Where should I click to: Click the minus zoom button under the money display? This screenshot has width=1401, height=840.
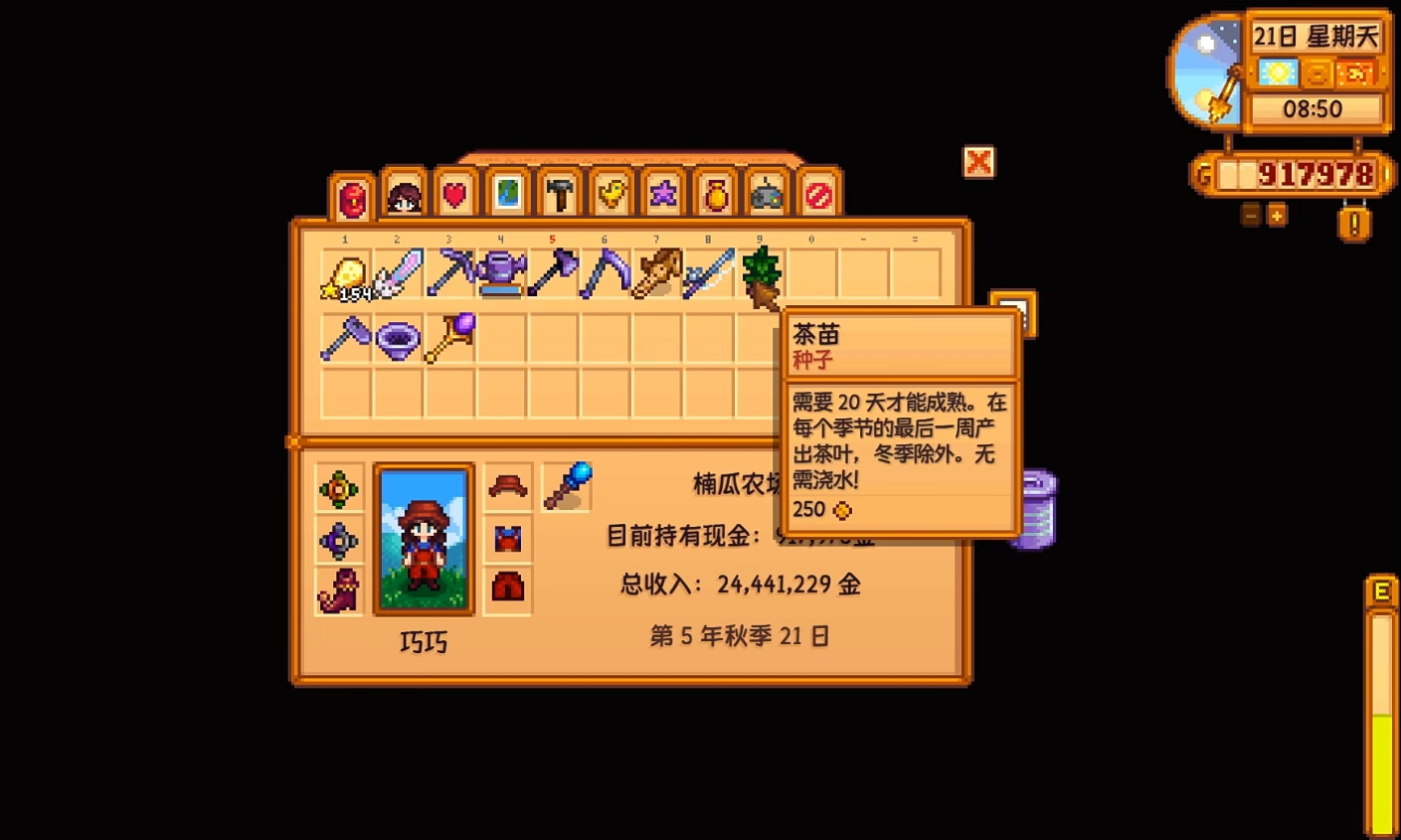coord(1248,213)
